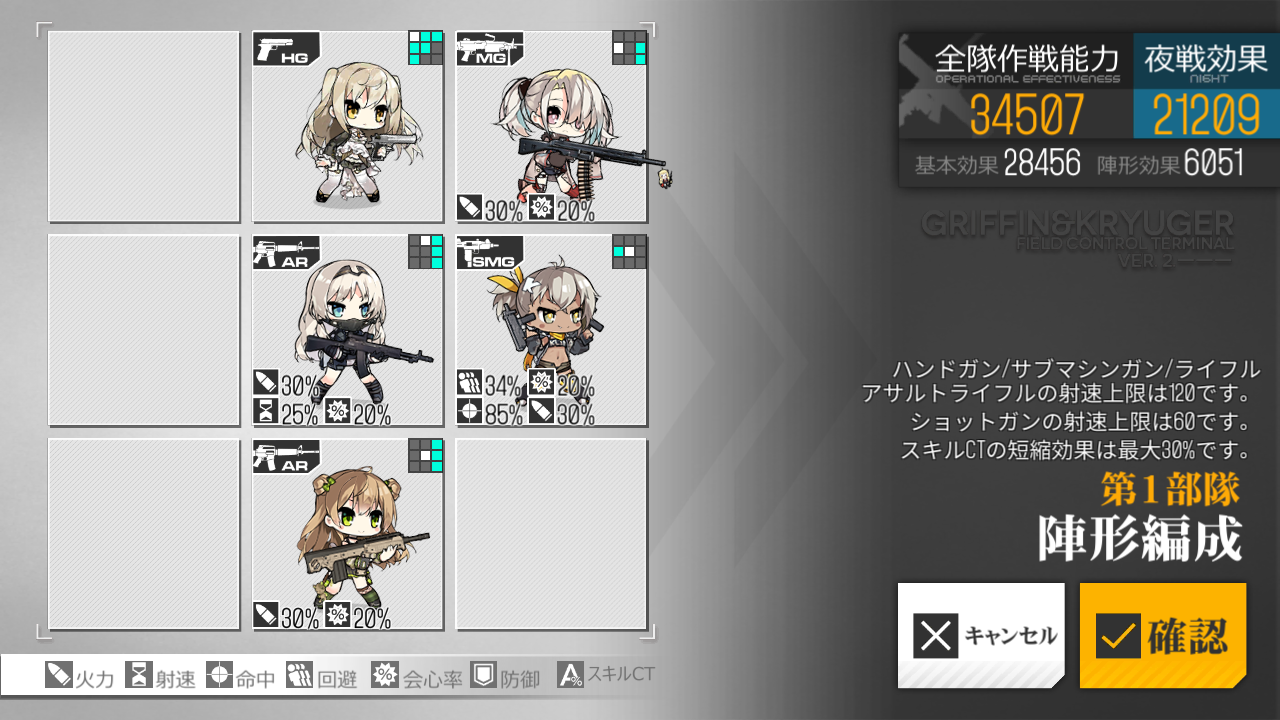
Task: Click the スキルCT skill cooldown legend icon
Action: (572, 676)
